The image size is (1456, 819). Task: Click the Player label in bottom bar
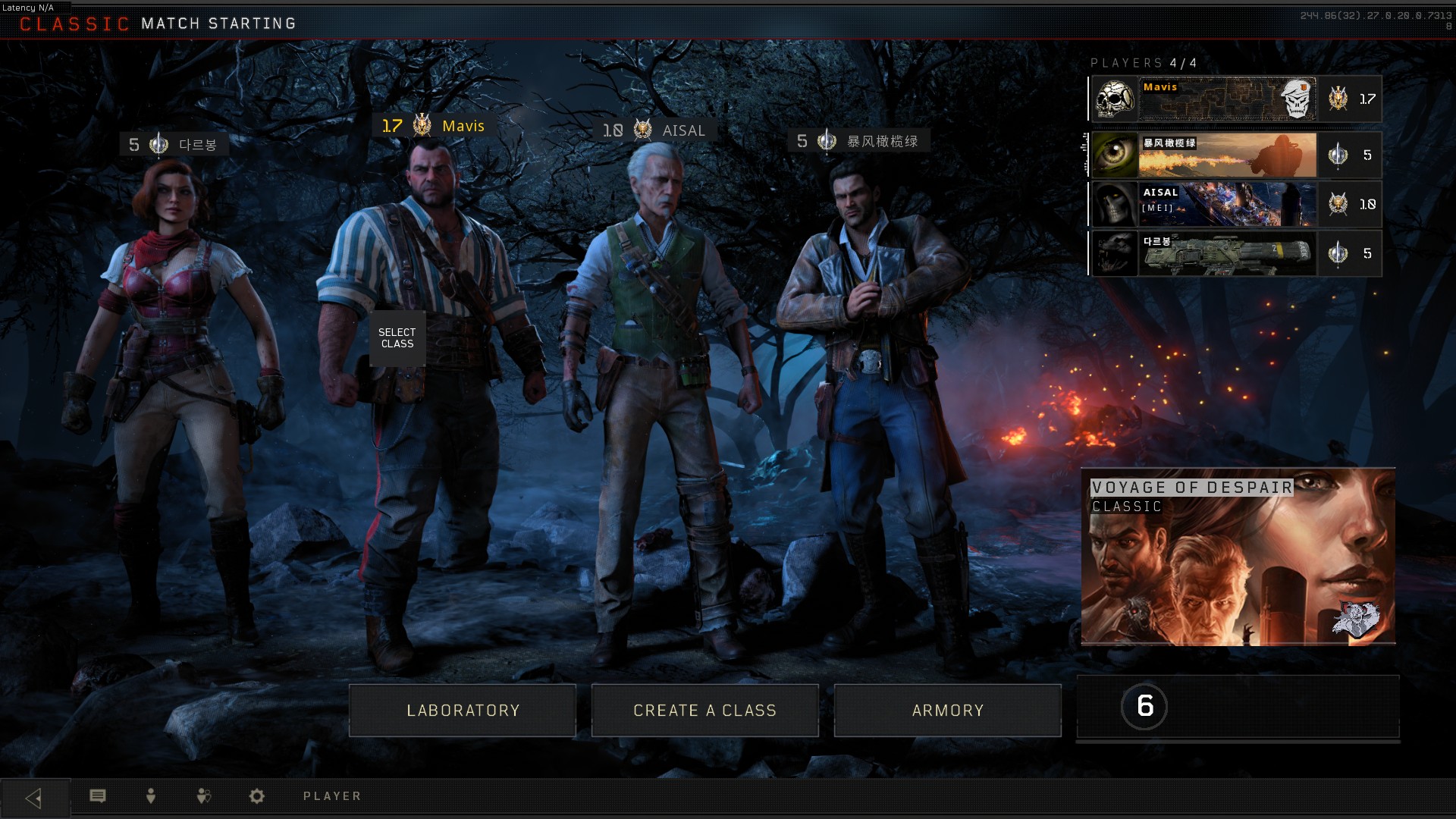(332, 796)
